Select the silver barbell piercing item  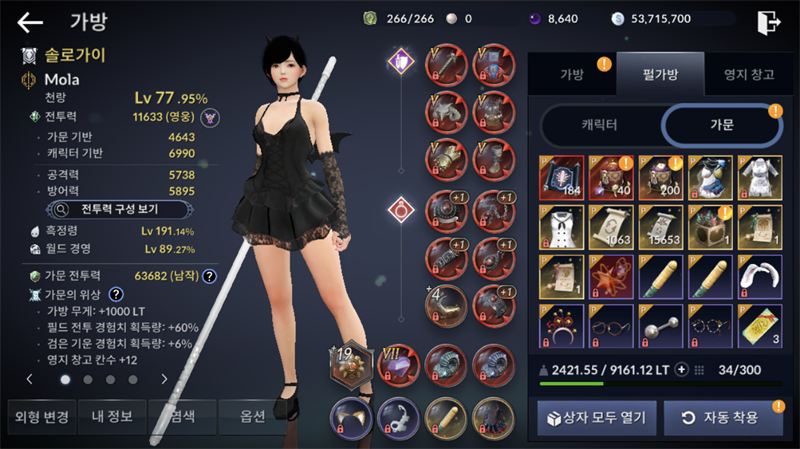(x=660, y=325)
